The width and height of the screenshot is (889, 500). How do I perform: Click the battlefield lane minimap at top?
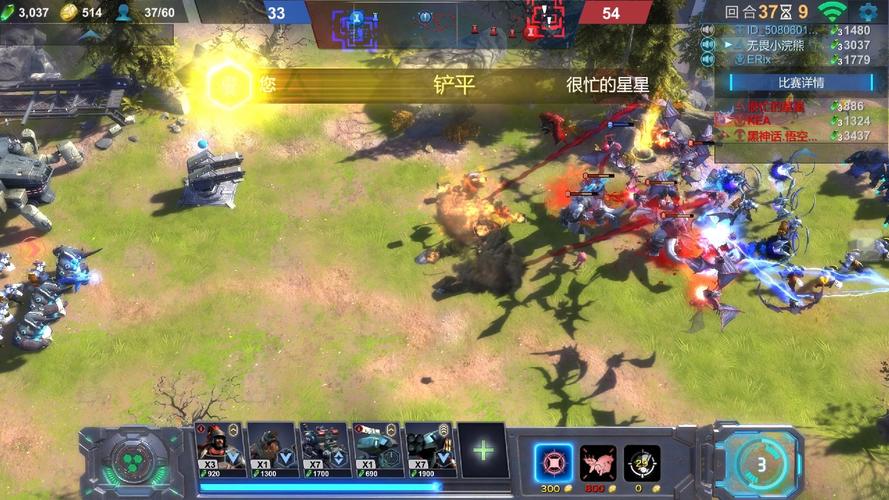pos(445,20)
